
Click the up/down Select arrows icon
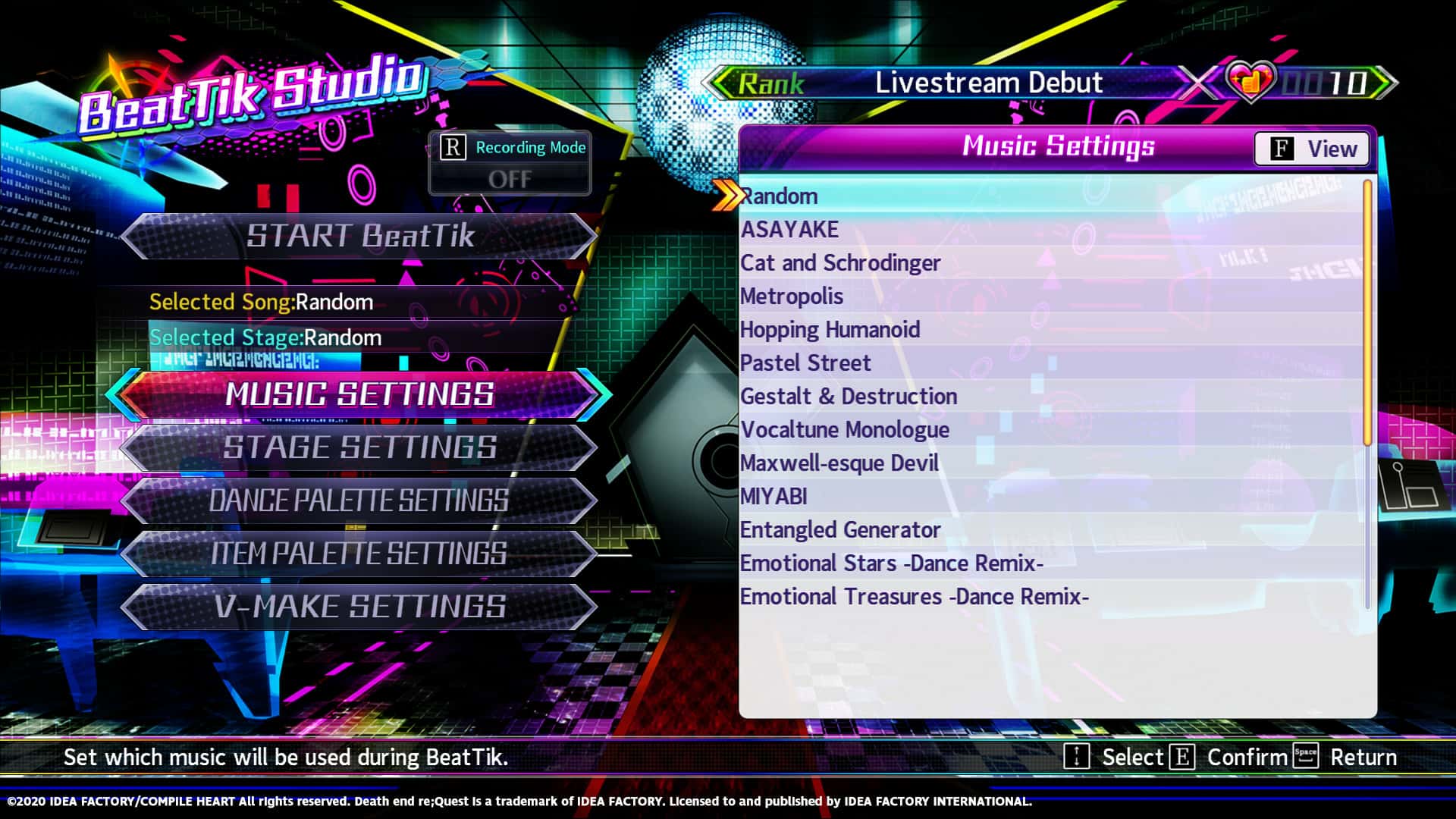(1075, 757)
